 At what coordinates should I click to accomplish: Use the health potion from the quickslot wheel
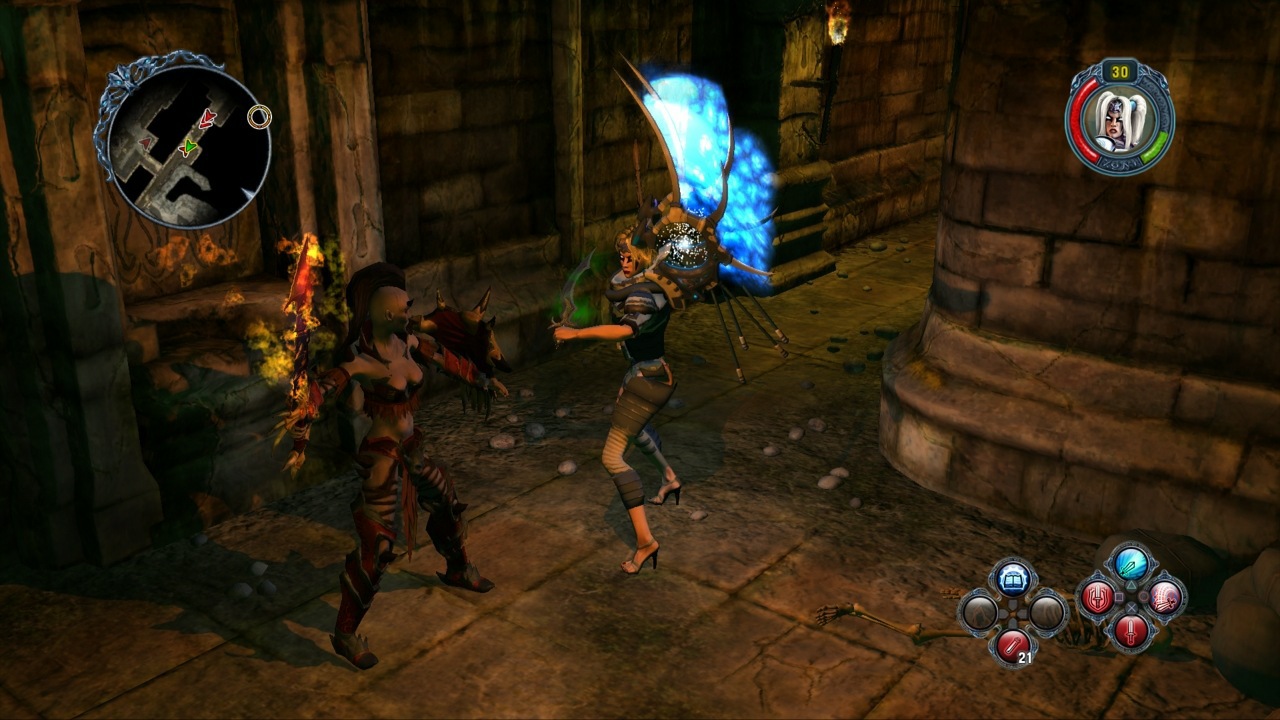1013,643
